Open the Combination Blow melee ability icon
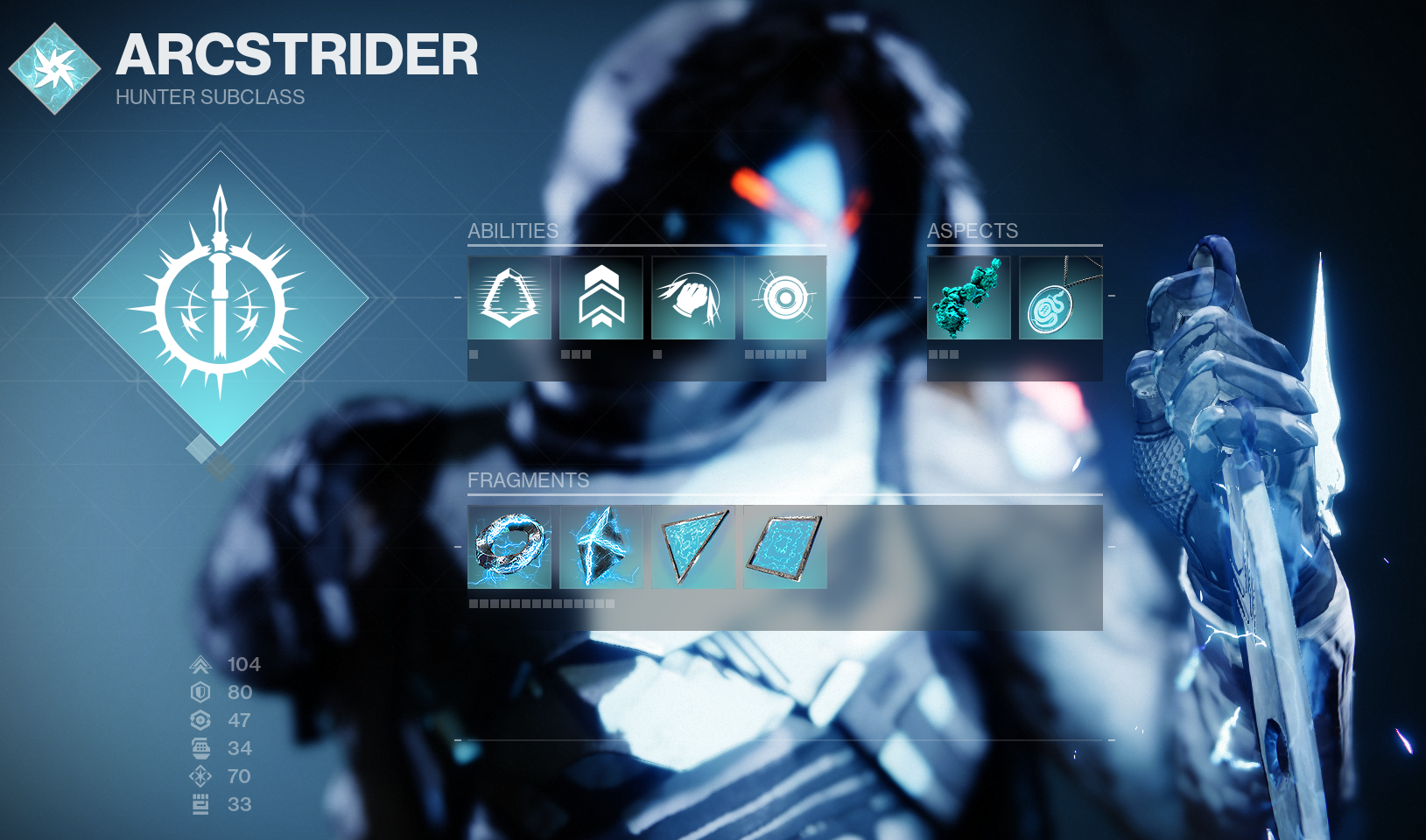This screenshot has height=840, width=1426. click(692, 297)
